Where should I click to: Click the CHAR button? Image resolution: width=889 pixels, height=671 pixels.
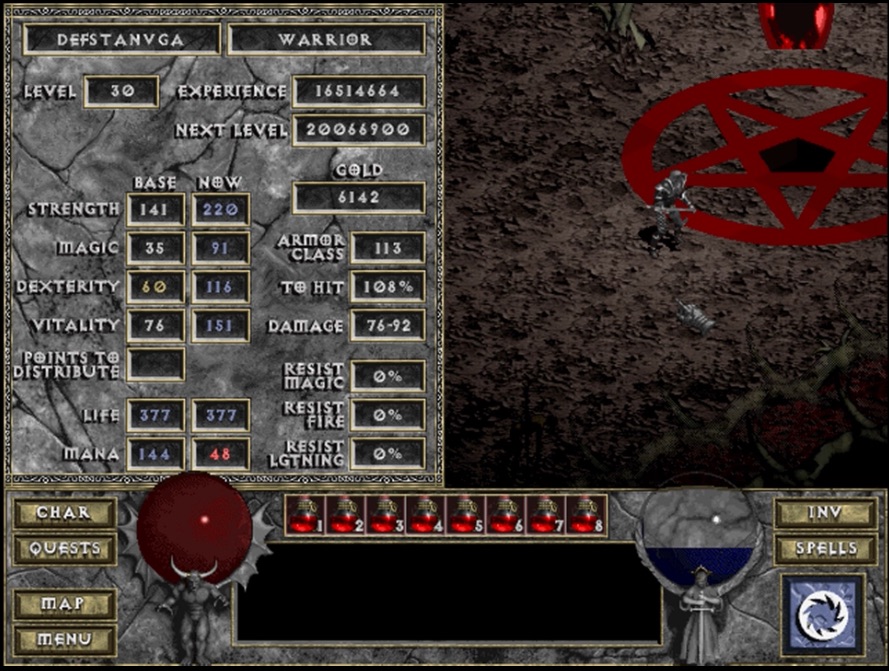(x=64, y=513)
